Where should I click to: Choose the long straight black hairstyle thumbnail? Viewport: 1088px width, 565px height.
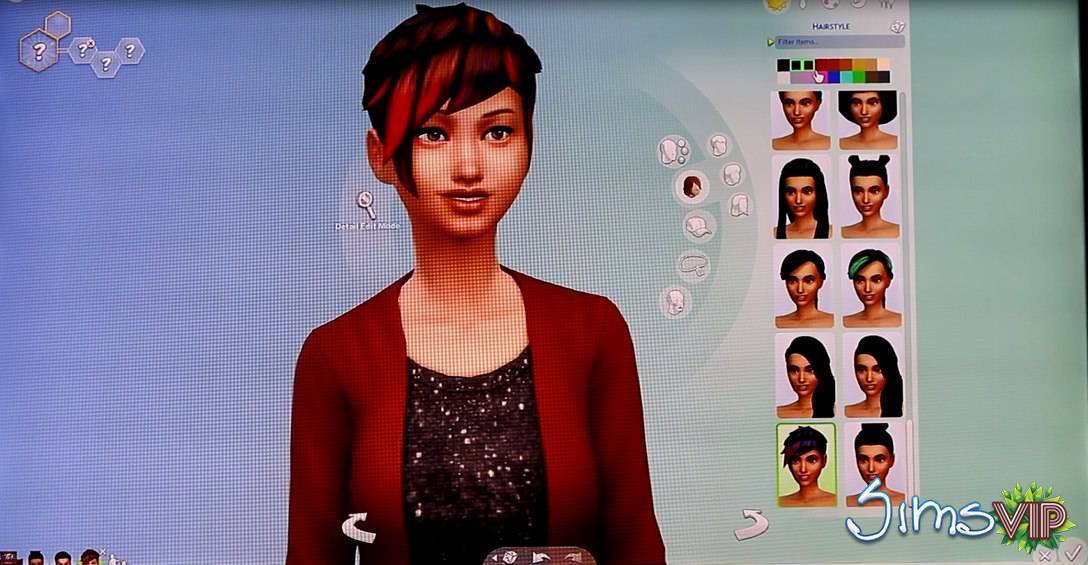point(802,196)
